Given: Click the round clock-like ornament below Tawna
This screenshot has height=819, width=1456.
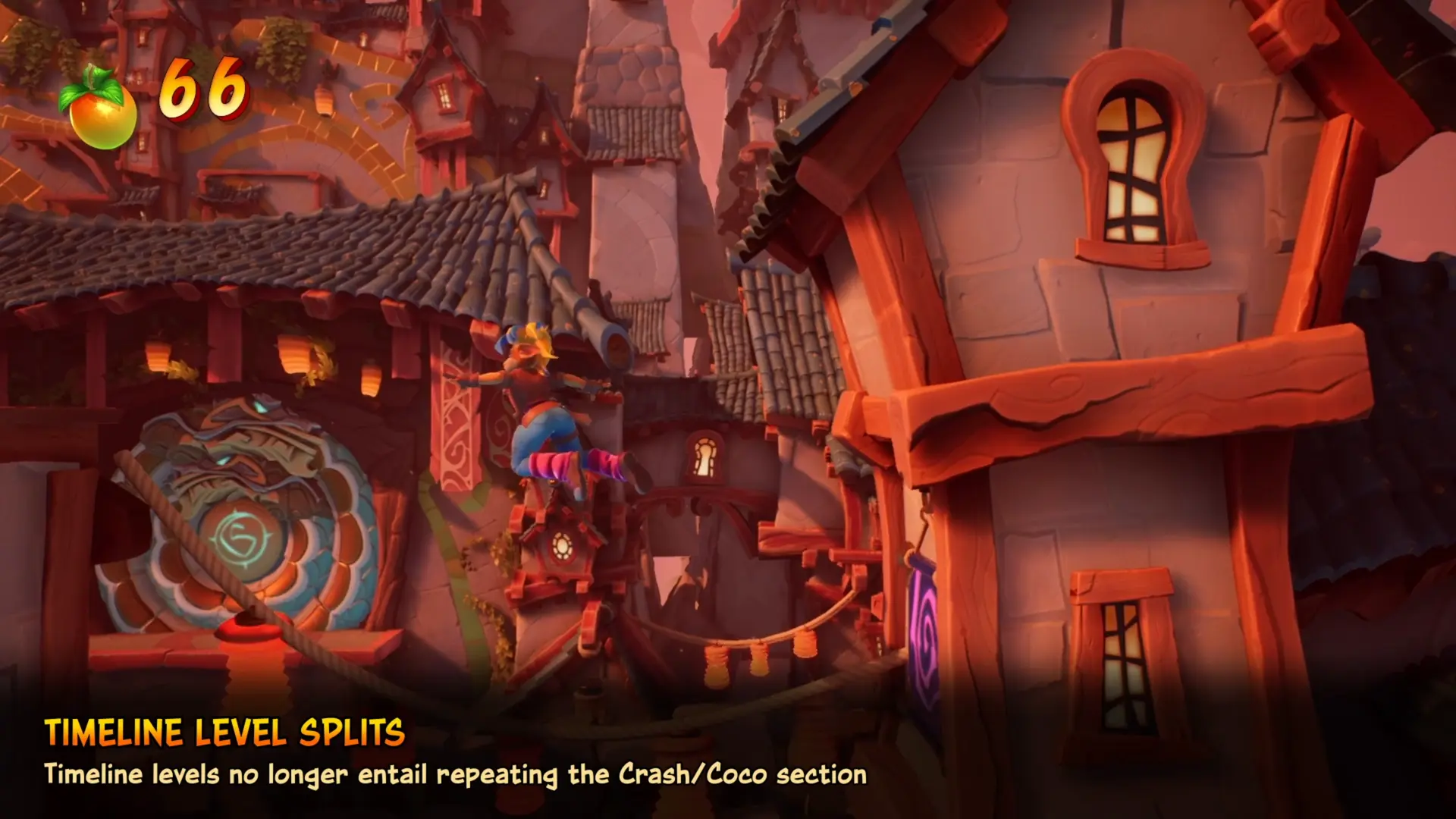Looking at the screenshot, I should point(561,546).
